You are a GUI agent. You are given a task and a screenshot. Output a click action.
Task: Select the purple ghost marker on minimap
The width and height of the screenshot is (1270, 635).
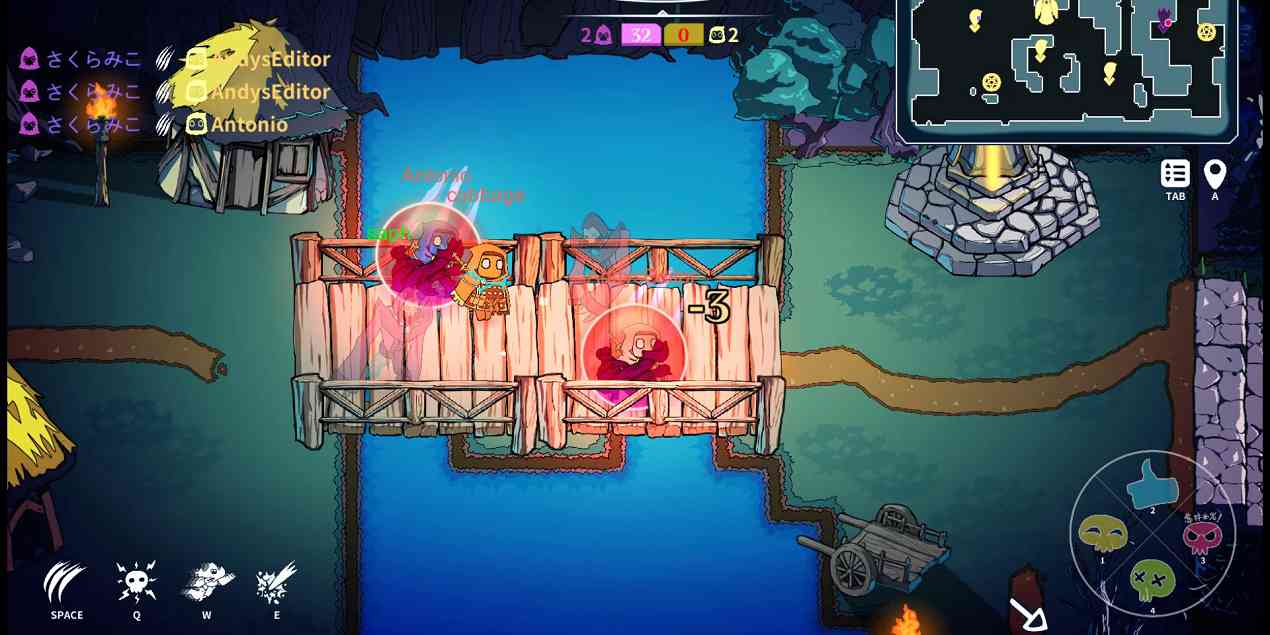point(1164,18)
